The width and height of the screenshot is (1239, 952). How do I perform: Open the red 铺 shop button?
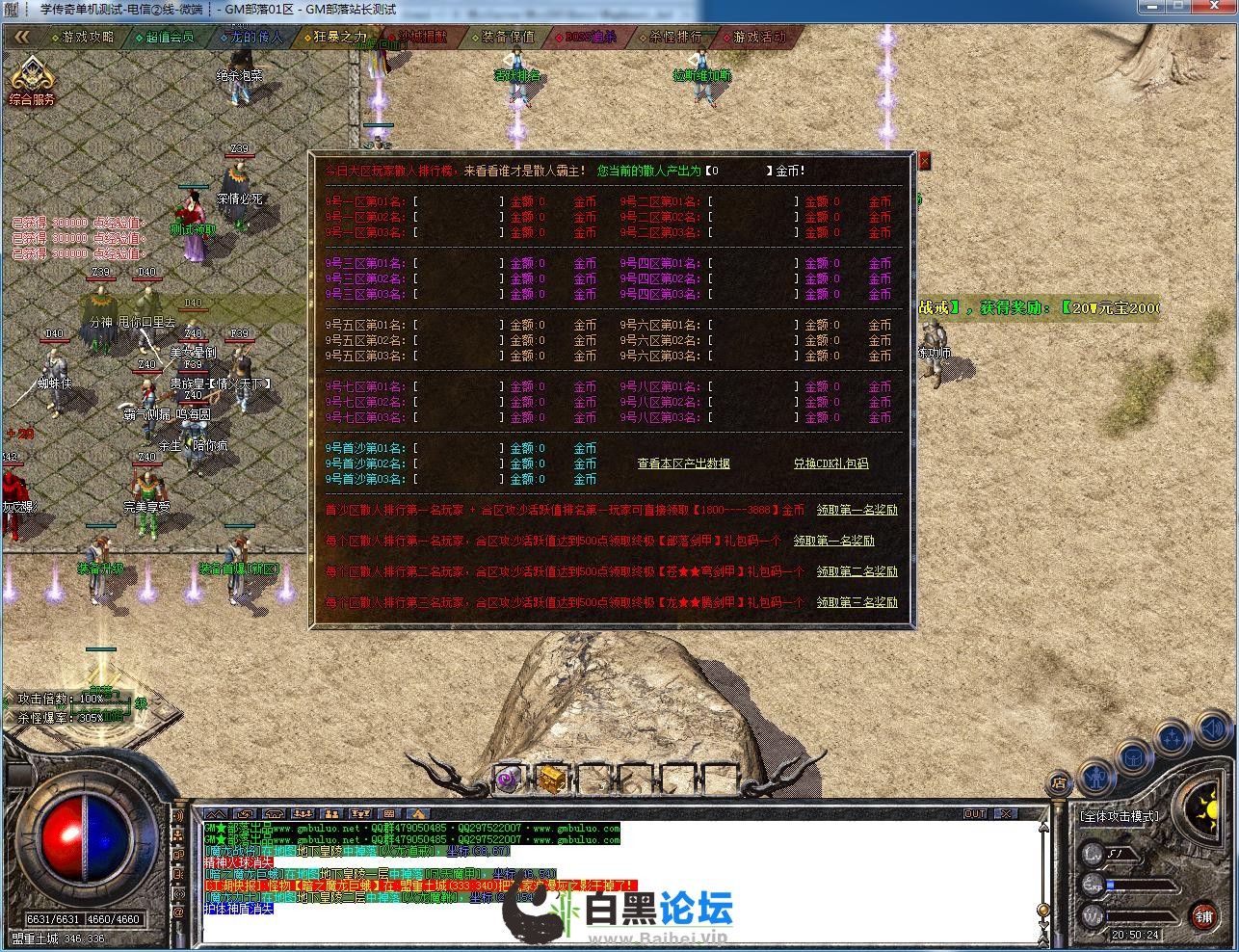pyautogui.click(x=1203, y=916)
